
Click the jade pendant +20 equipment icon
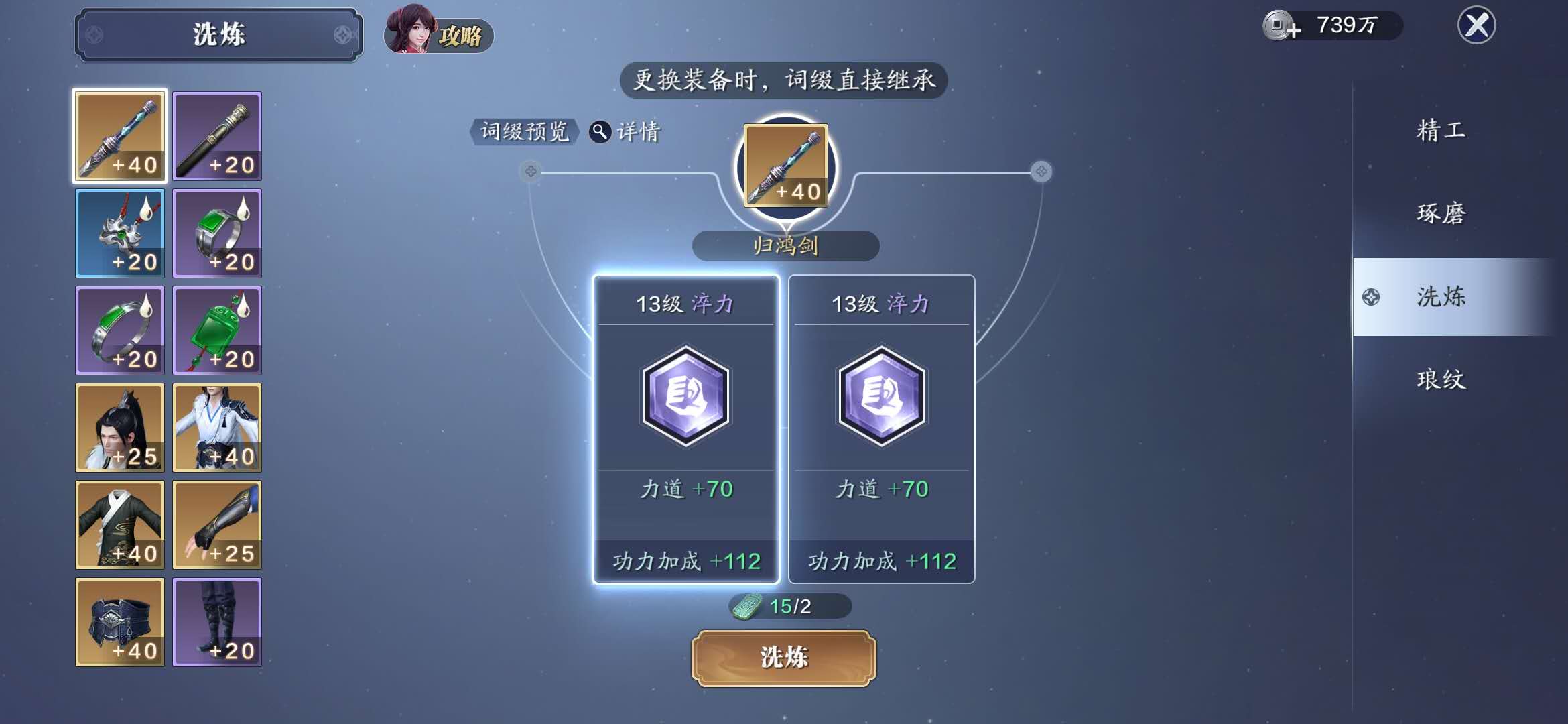coord(216,330)
